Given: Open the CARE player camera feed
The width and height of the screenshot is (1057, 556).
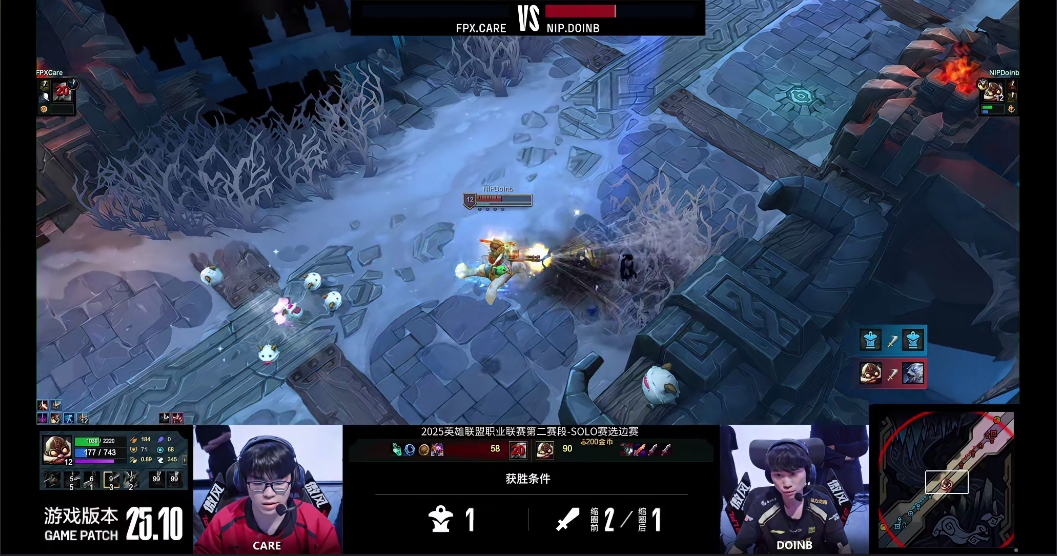Looking at the screenshot, I should pyautogui.click(x=267, y=488).
